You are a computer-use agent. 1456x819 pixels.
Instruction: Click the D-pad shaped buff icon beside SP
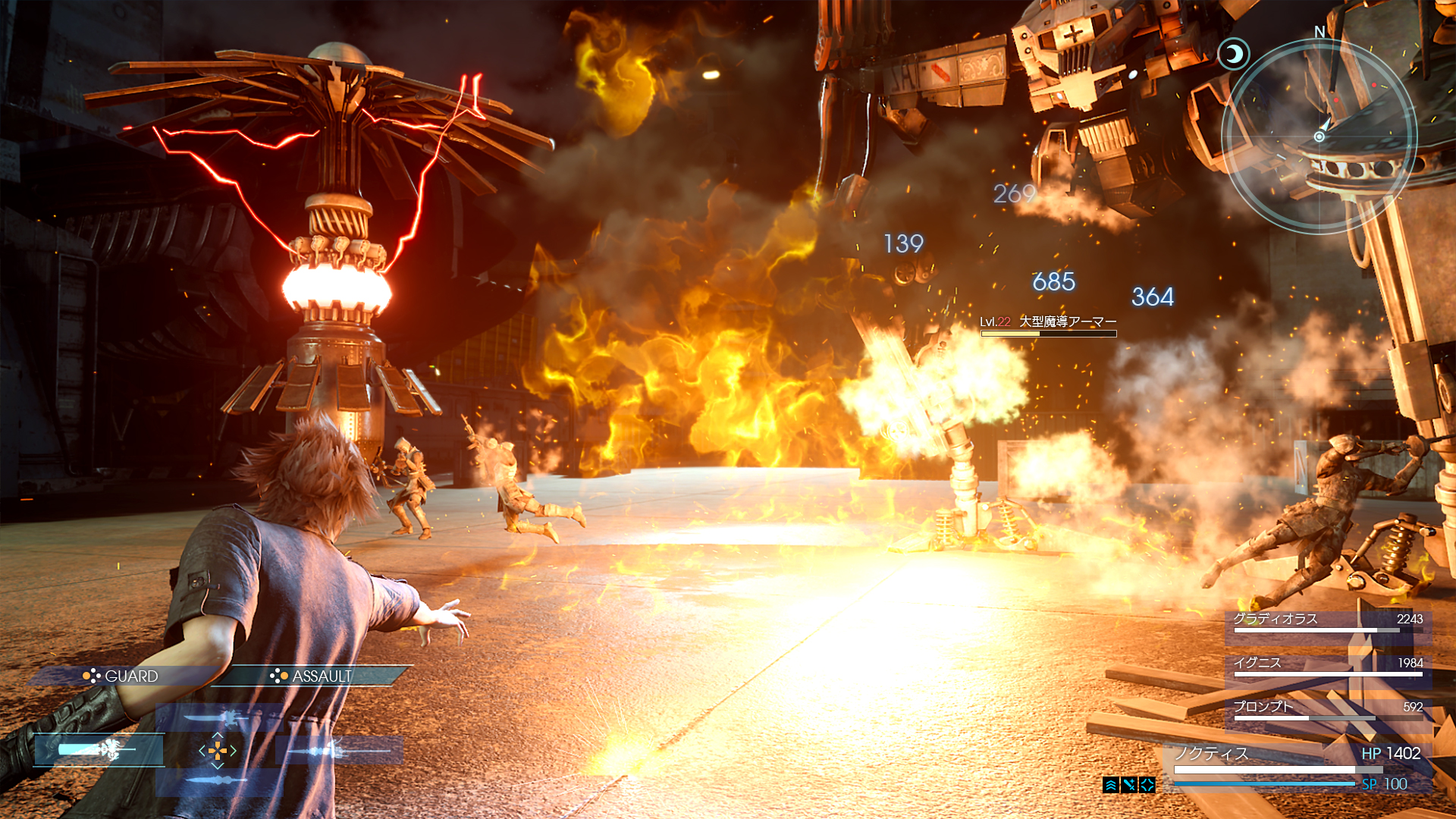pyautogui.click(x=1147, y=784)
